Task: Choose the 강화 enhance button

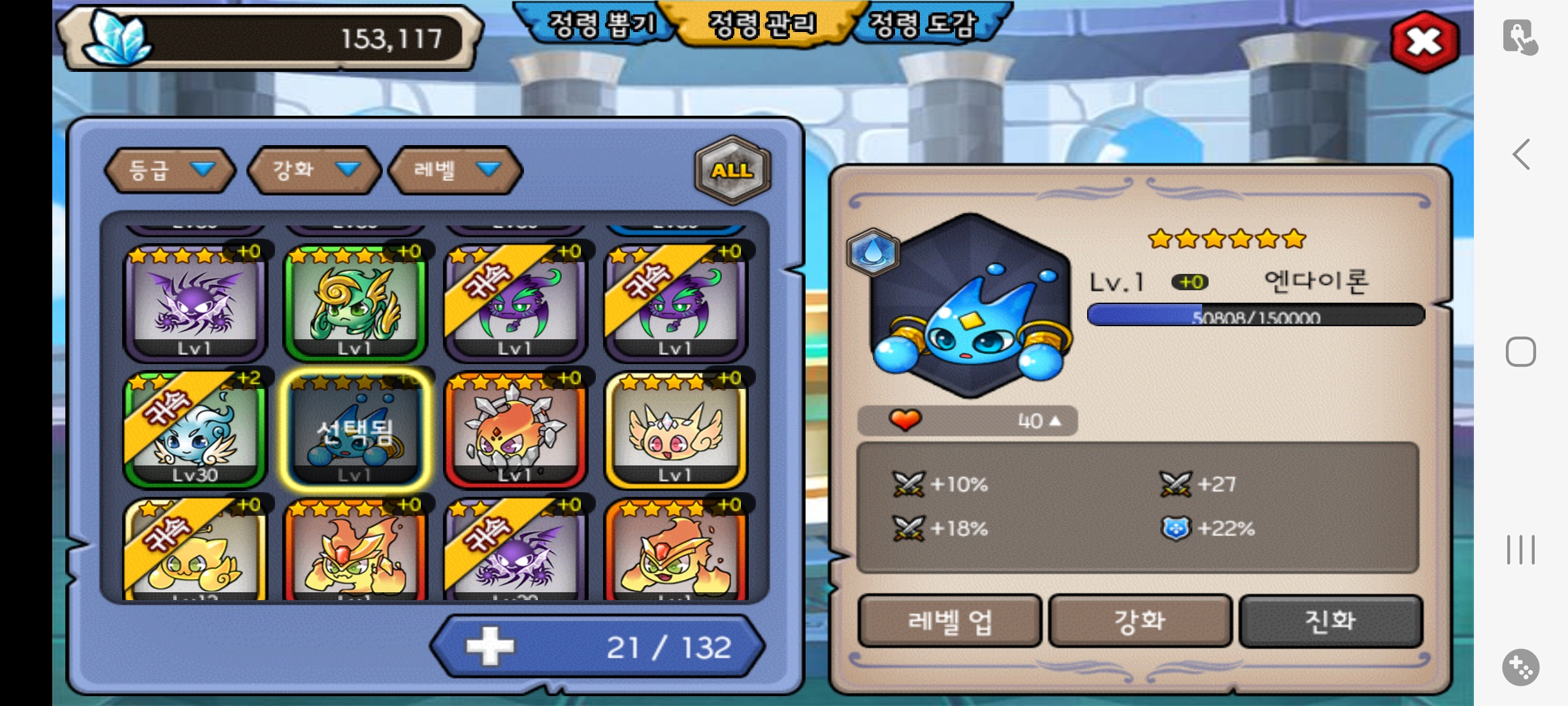Action: coord(1140,620)
